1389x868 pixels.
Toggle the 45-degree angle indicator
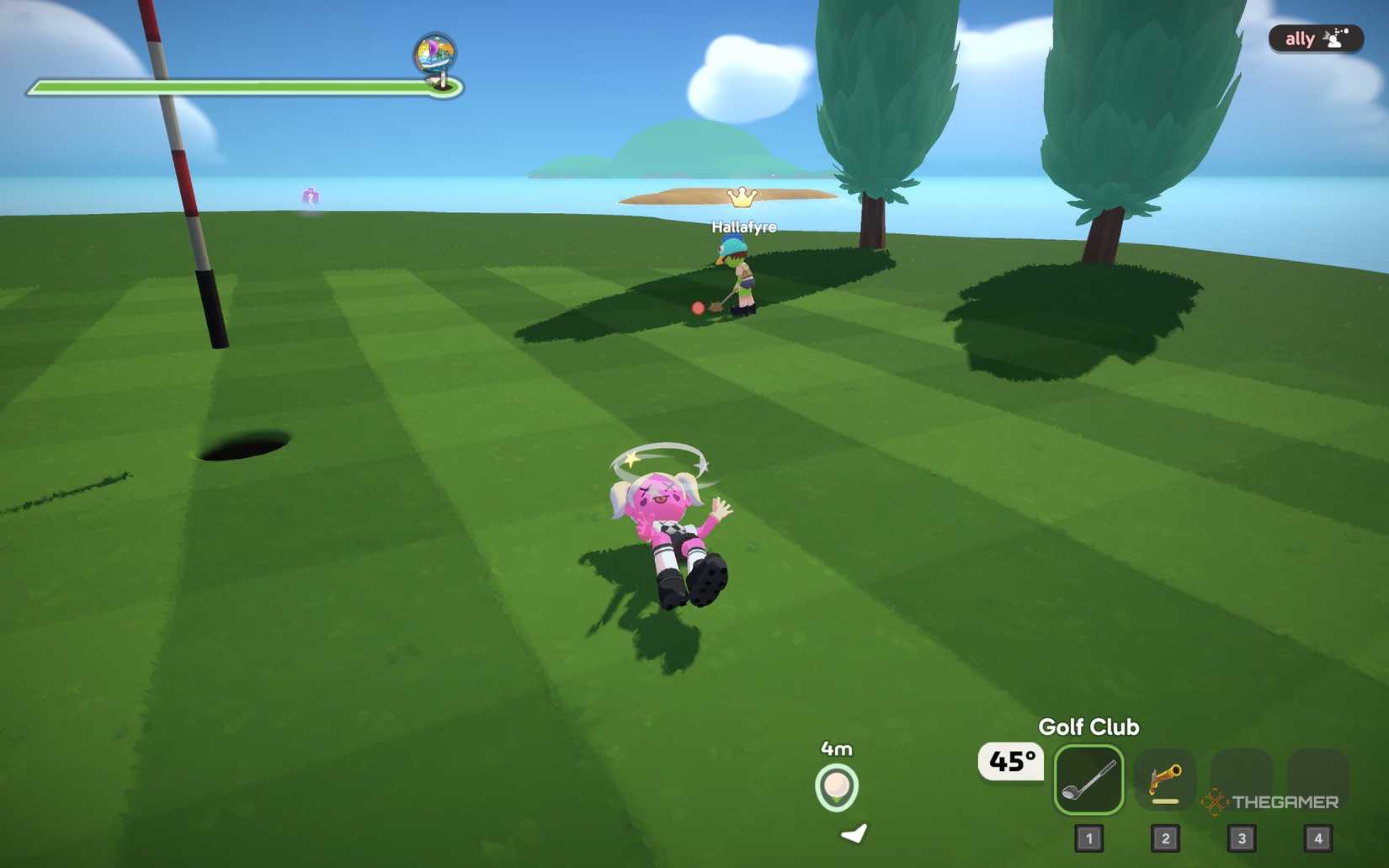(x=1009, y=760)
